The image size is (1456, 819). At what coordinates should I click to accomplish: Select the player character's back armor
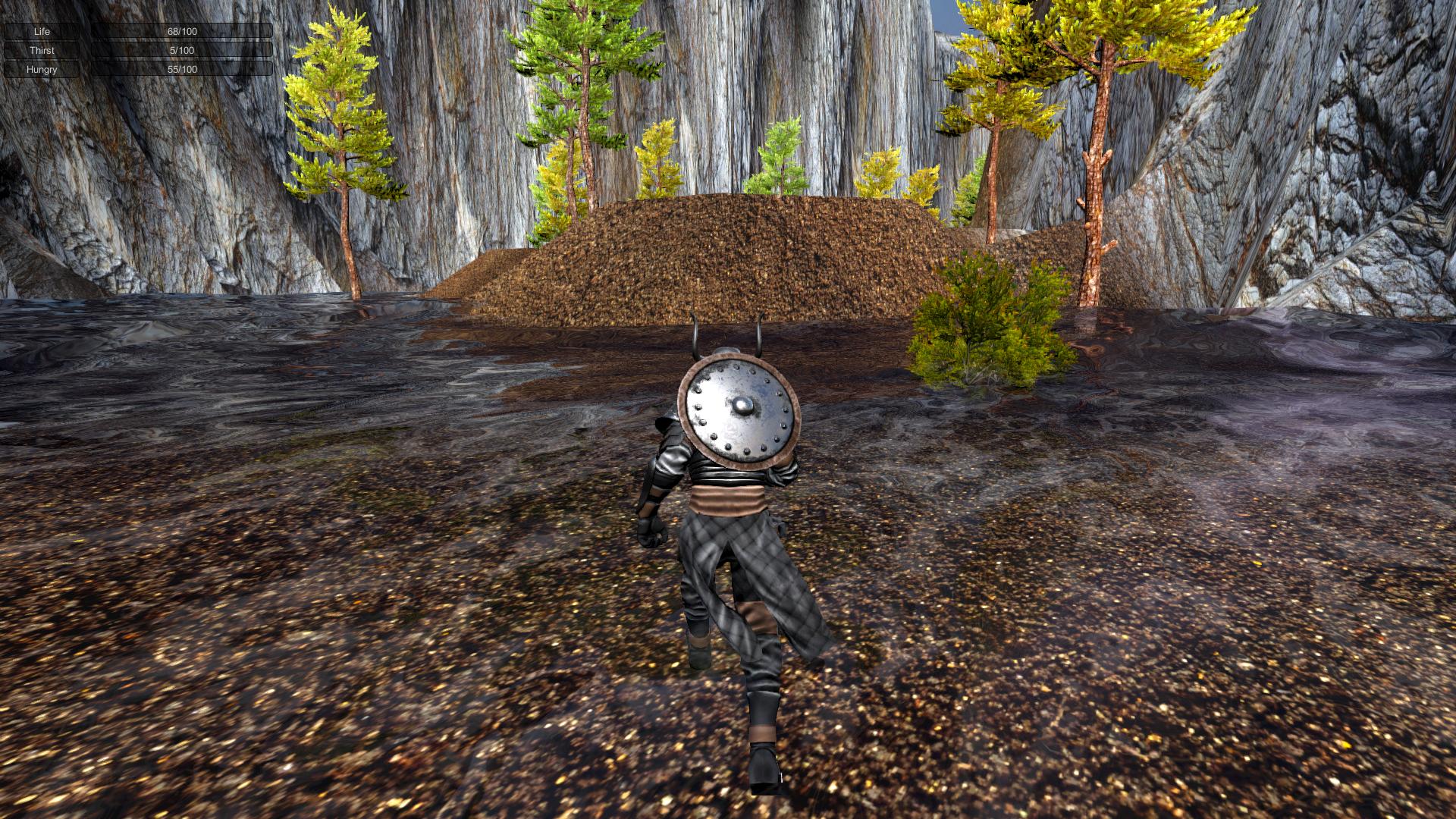[675, 455]
